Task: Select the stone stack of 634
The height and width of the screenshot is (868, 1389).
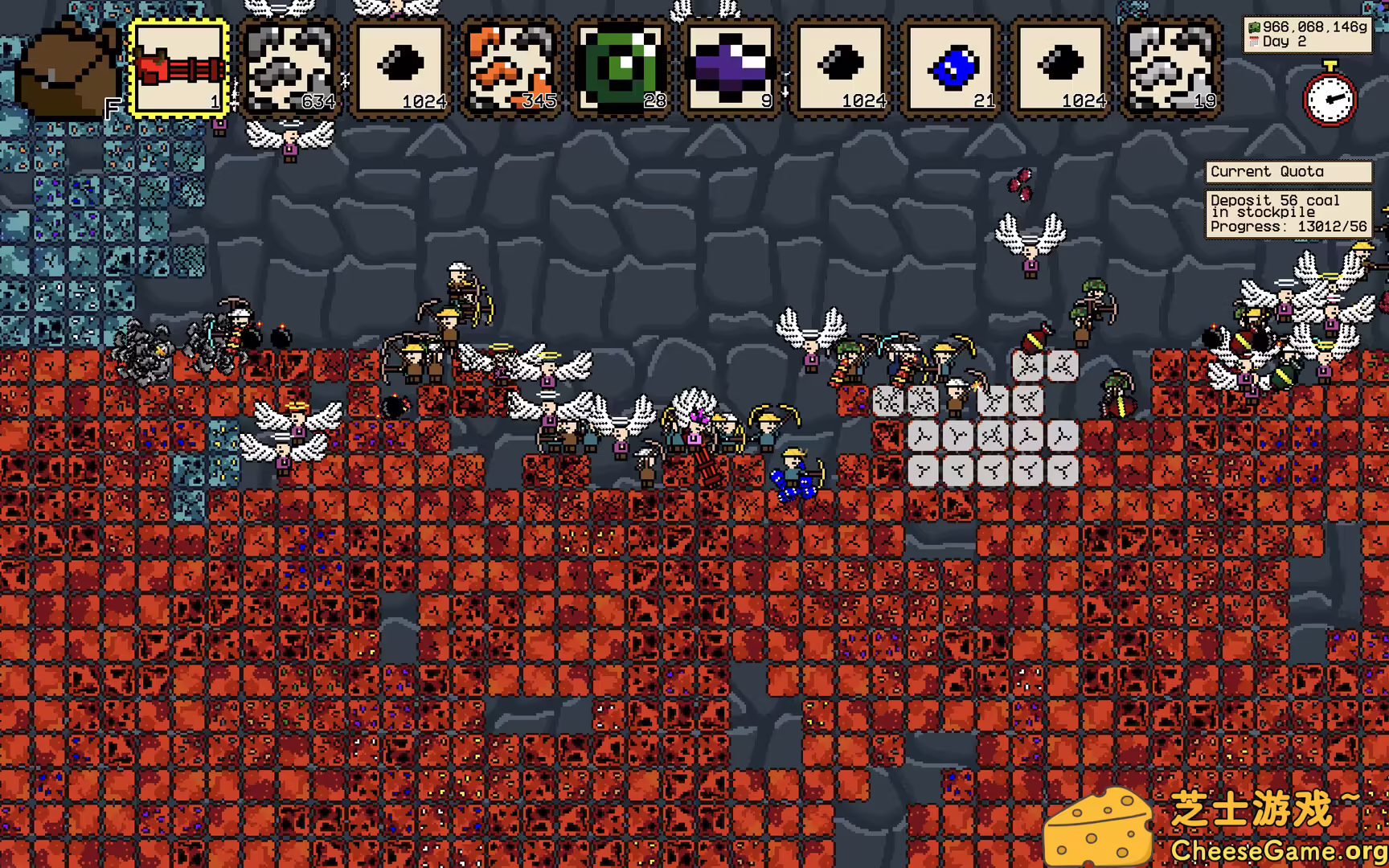Action: point(290,68)
